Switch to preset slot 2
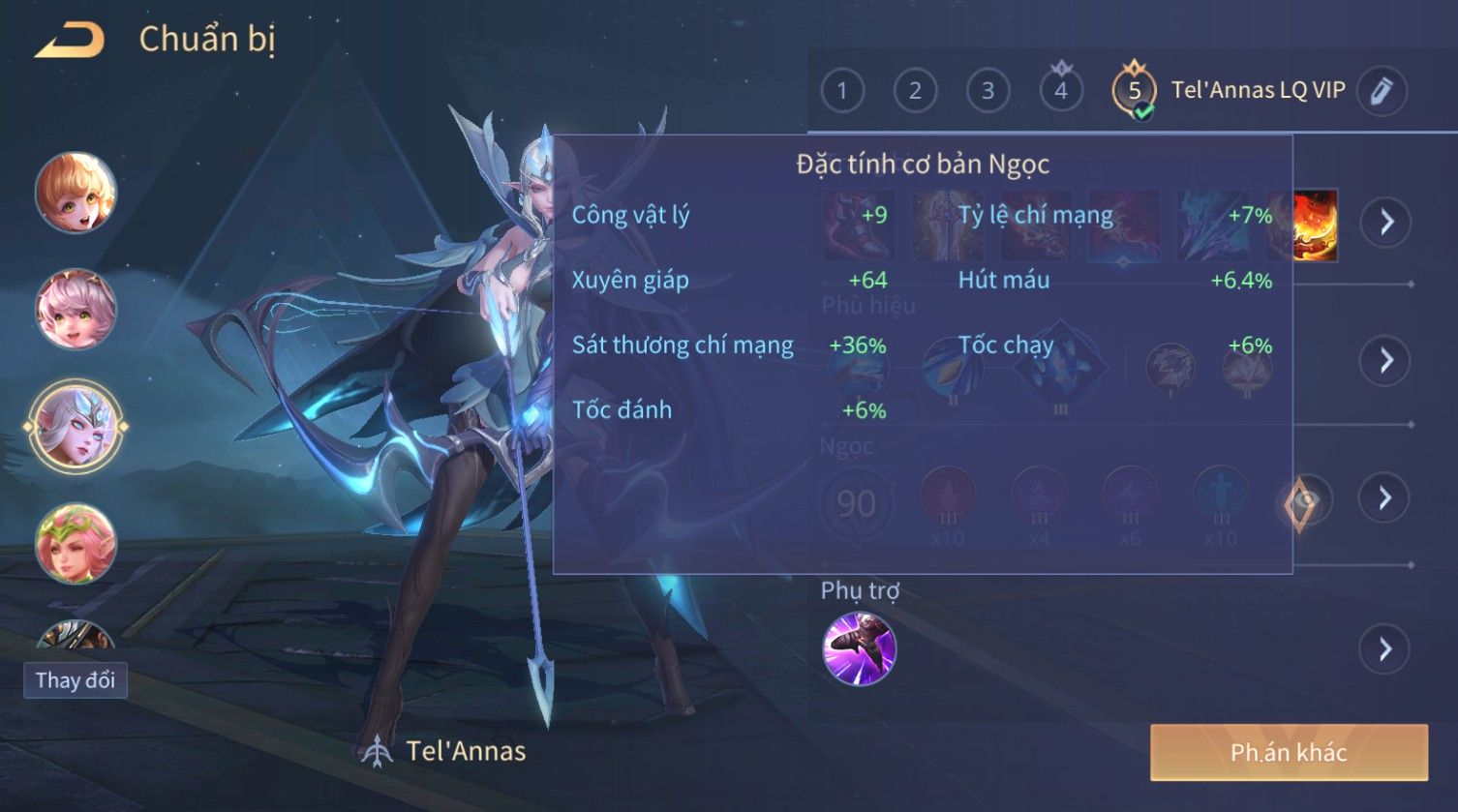This screenshot has width=1458, height=812. point(914,91)
